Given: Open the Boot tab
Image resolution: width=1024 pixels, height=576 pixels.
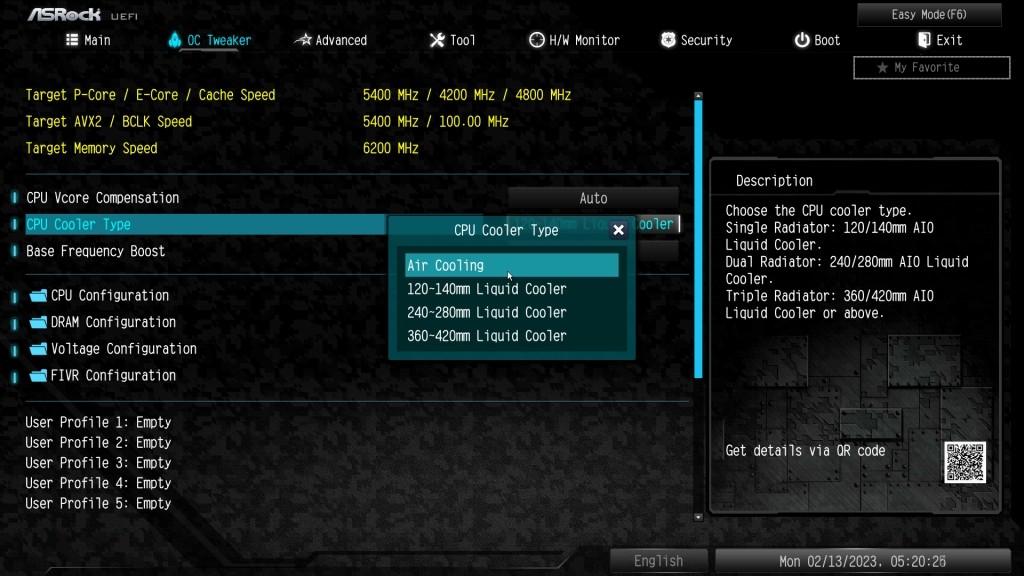Looking at the screenshot, I should click(817, 40).
